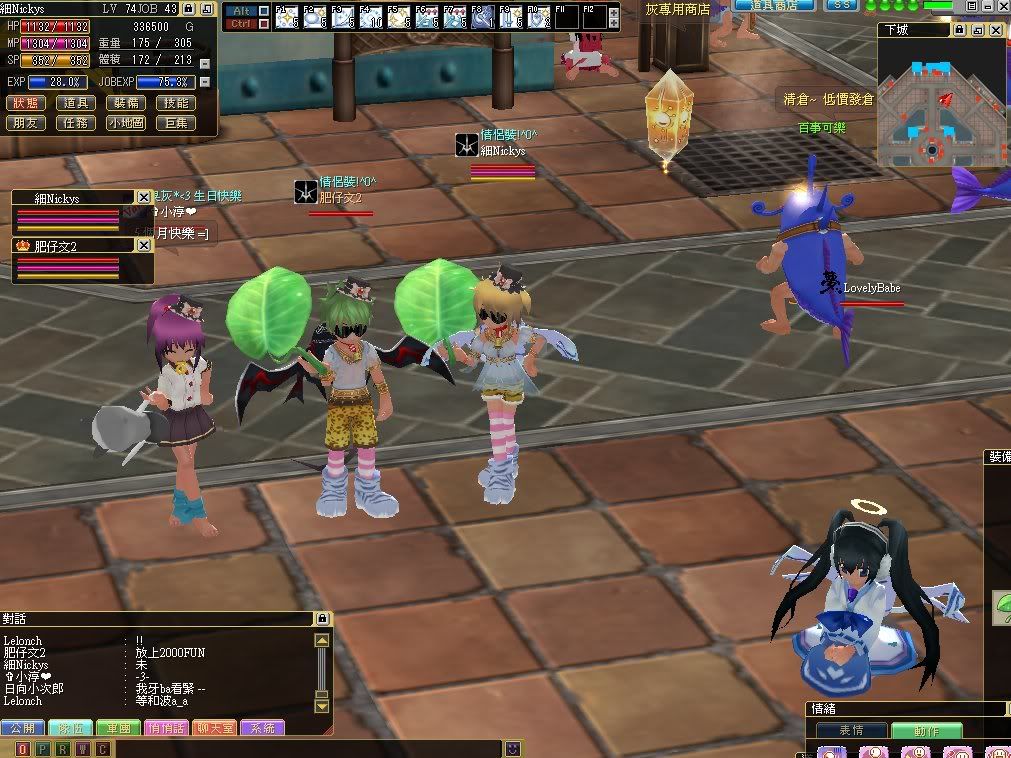Open the 技能 skills window
The width and height of the screenshot is (1011, 758).
(176, 103)
